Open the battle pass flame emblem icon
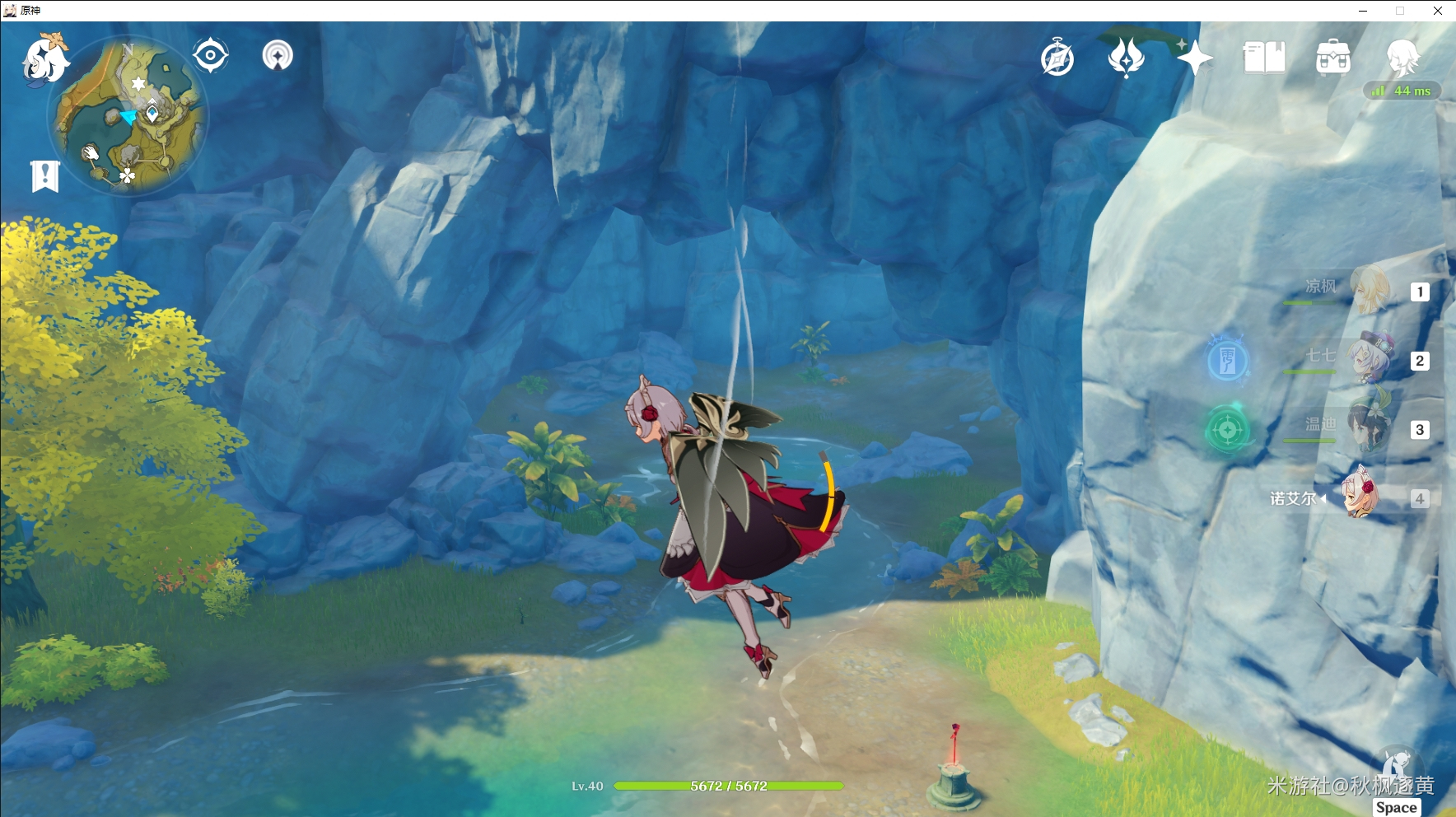The height and width of the screenshot is (817, 1456). [1126, 58]
